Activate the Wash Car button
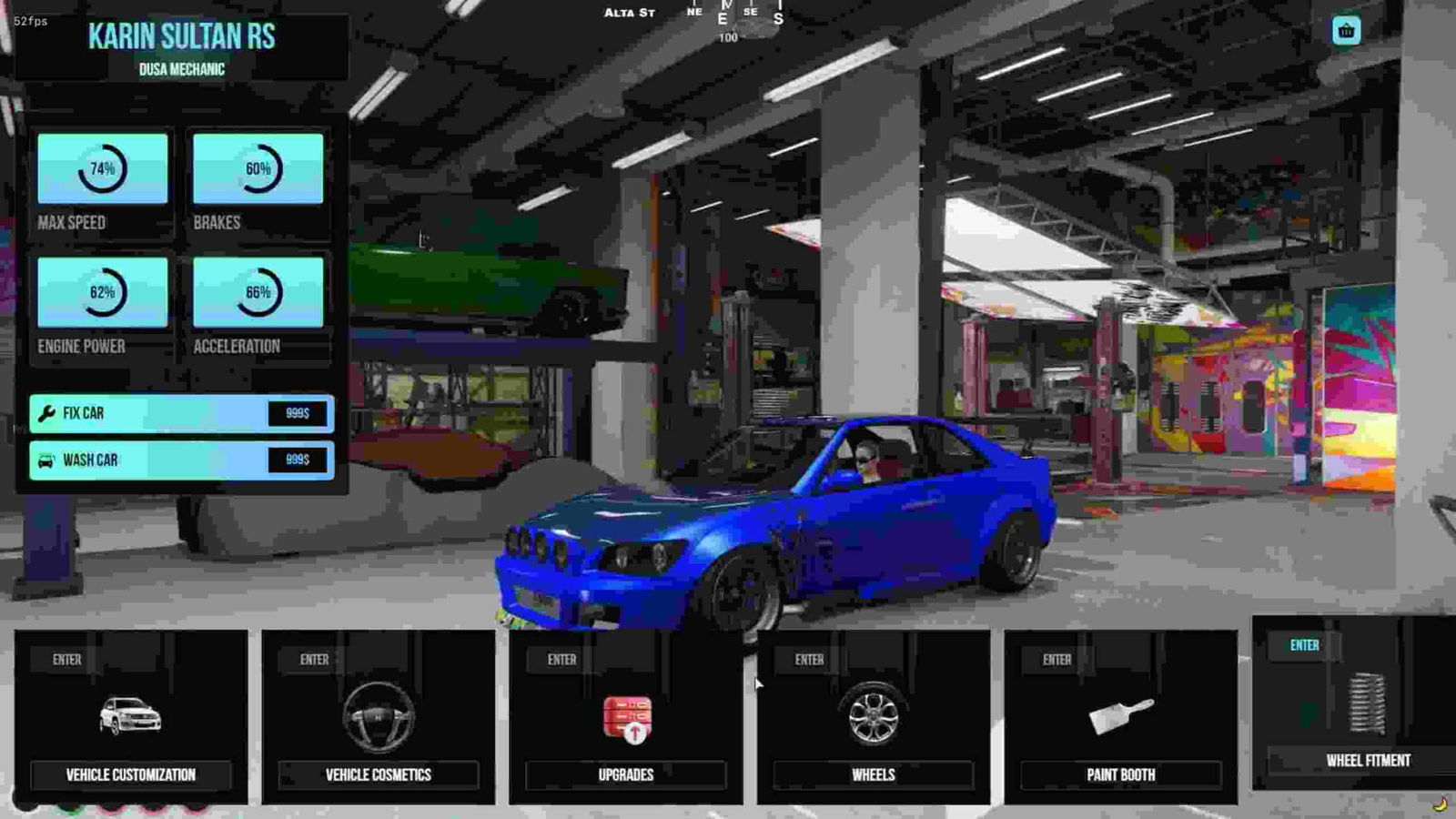The height and width of the screenshot is (819, 1456). pos(181,460)
